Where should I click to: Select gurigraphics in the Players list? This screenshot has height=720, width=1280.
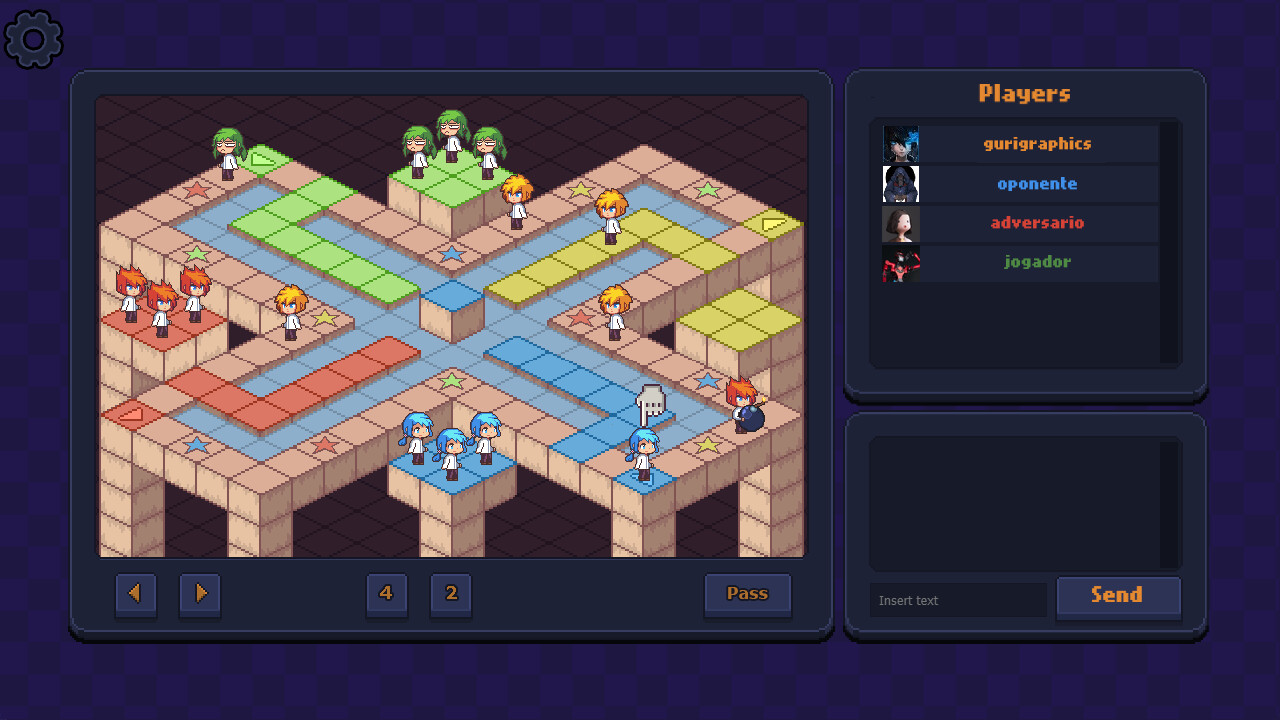point(1038,143)
